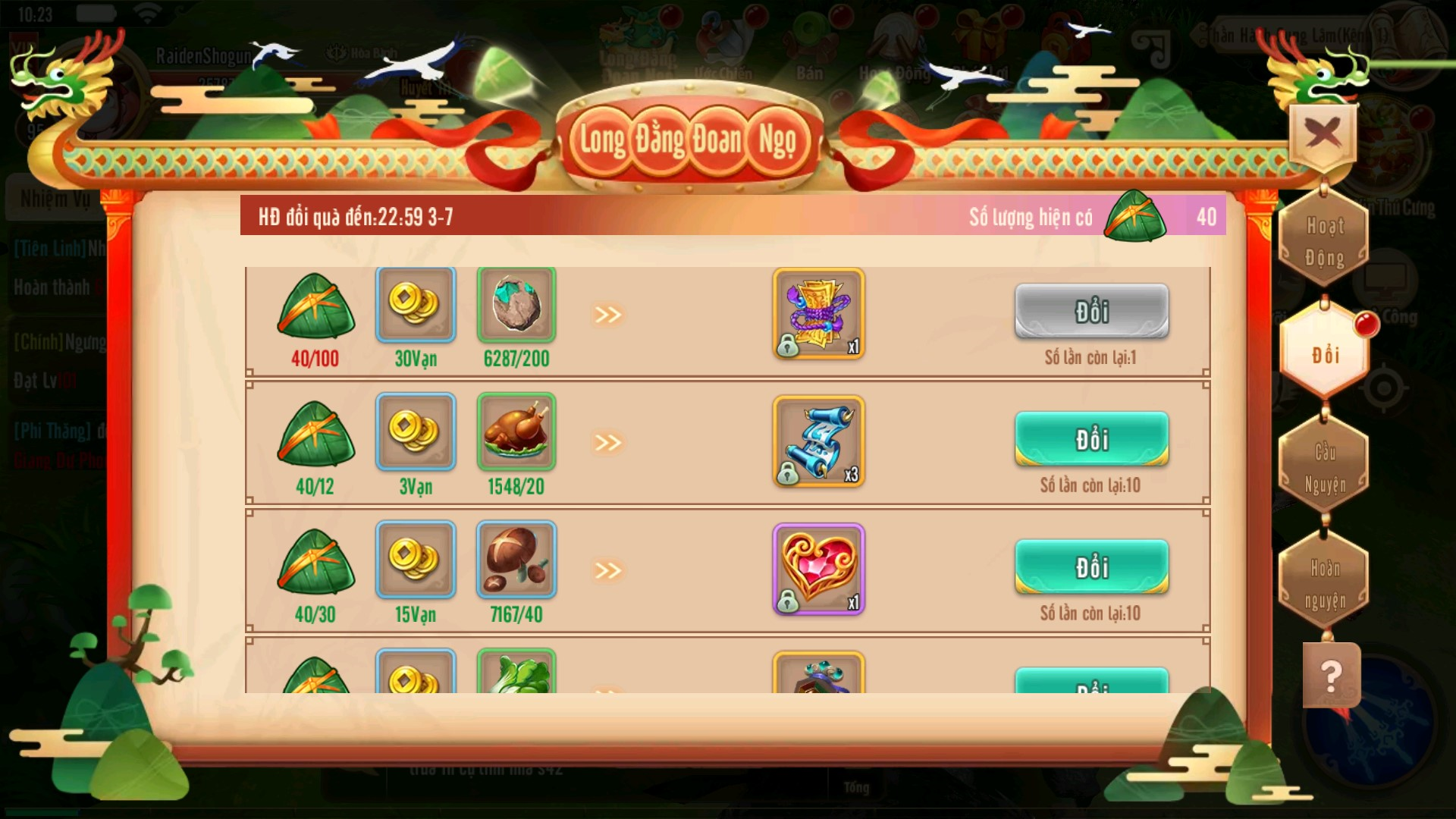View the blue scroll reward icon

pos(818,441)
